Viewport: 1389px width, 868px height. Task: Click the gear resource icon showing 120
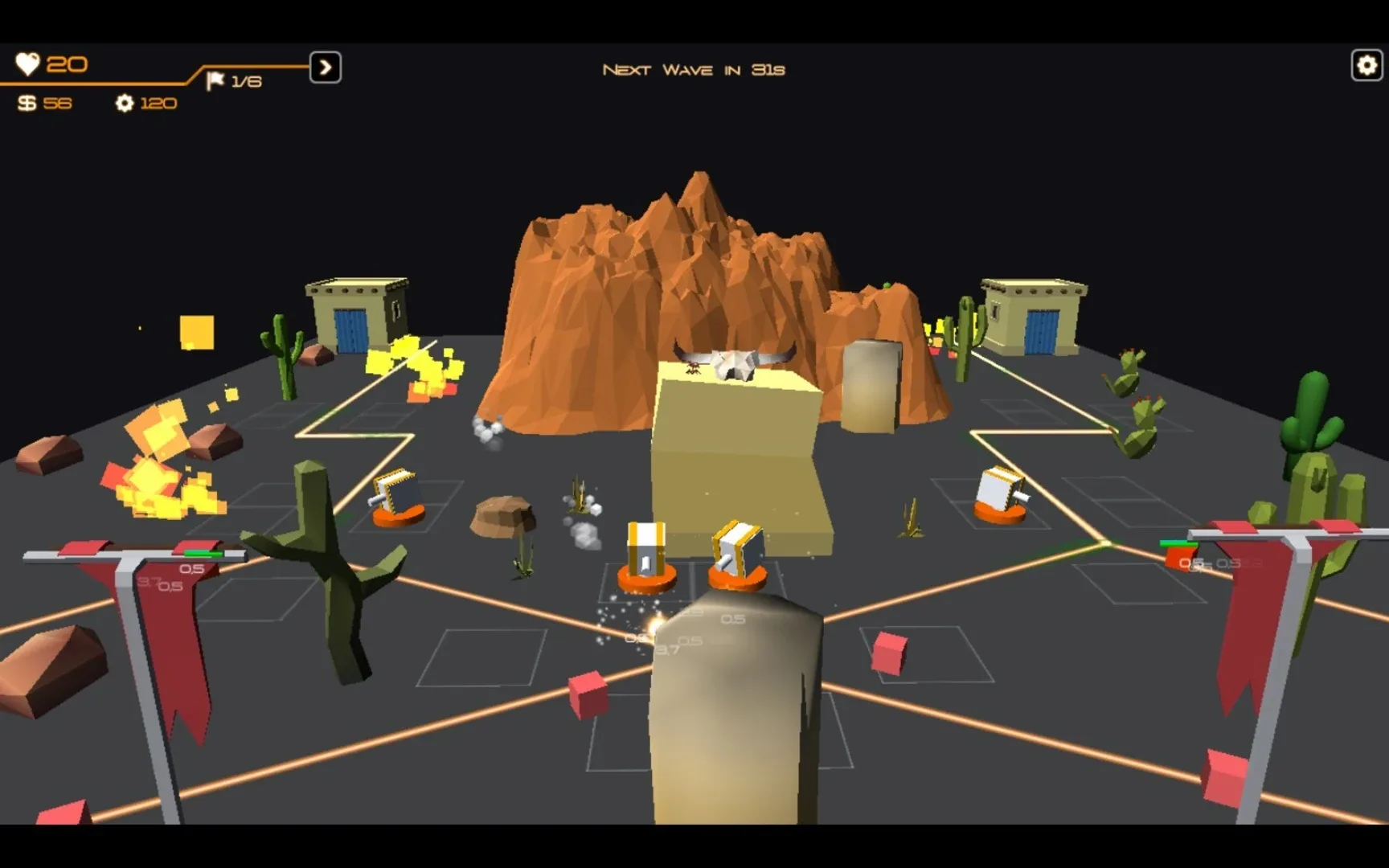(x=125, y=104)
